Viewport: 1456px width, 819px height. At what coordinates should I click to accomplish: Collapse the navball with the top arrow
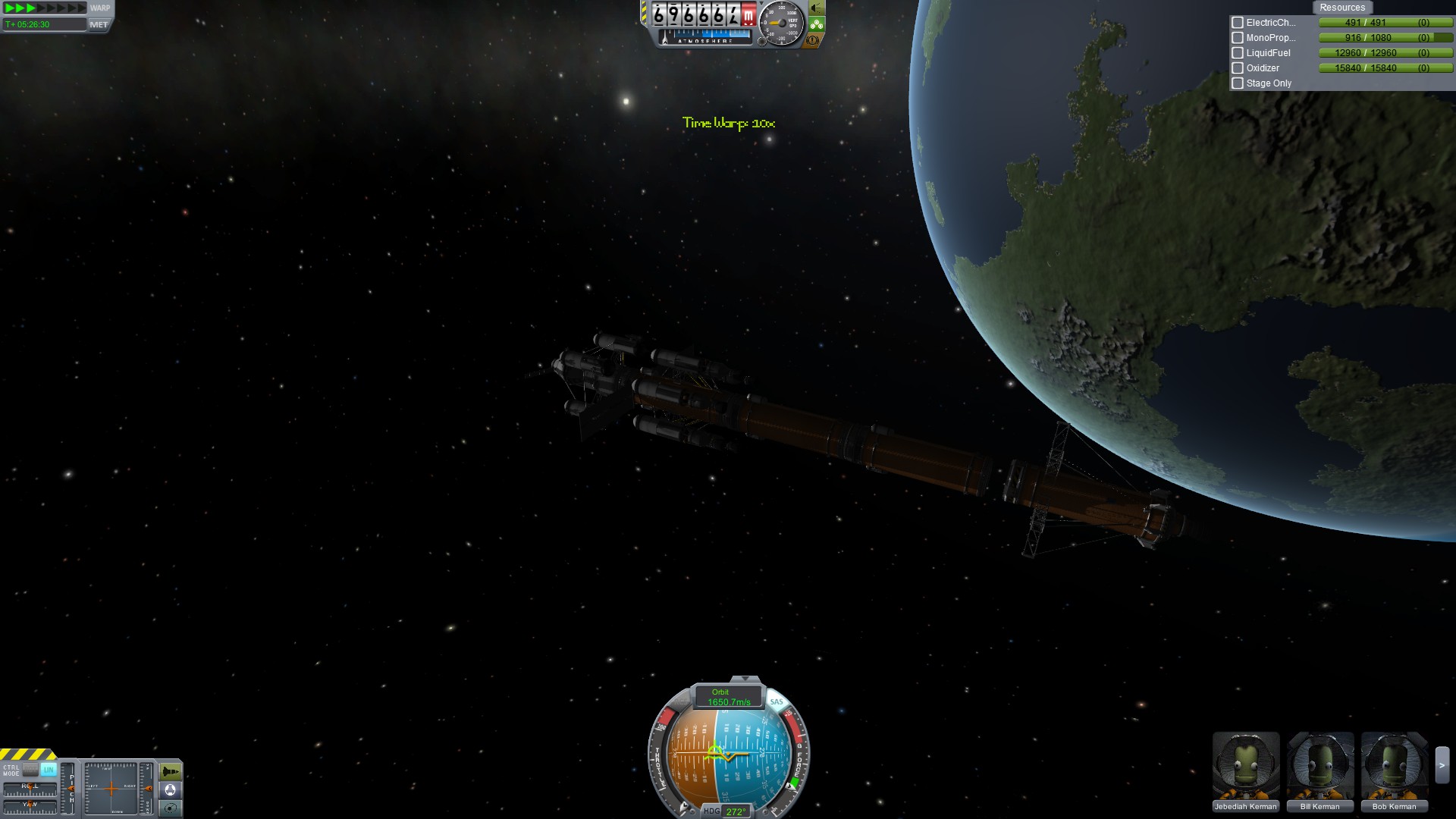click(x=745, y=679)
